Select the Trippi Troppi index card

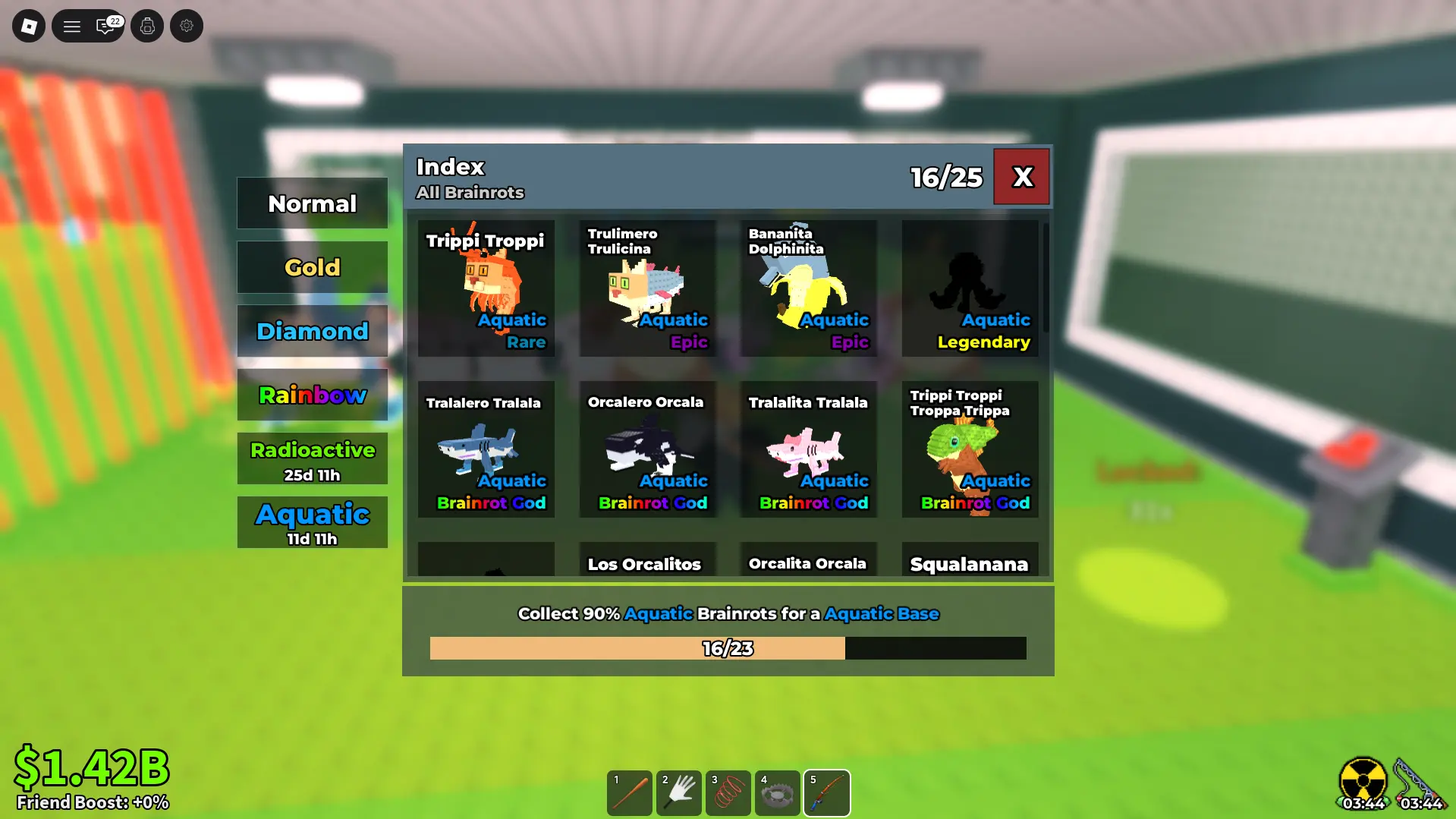click(486, 288)
